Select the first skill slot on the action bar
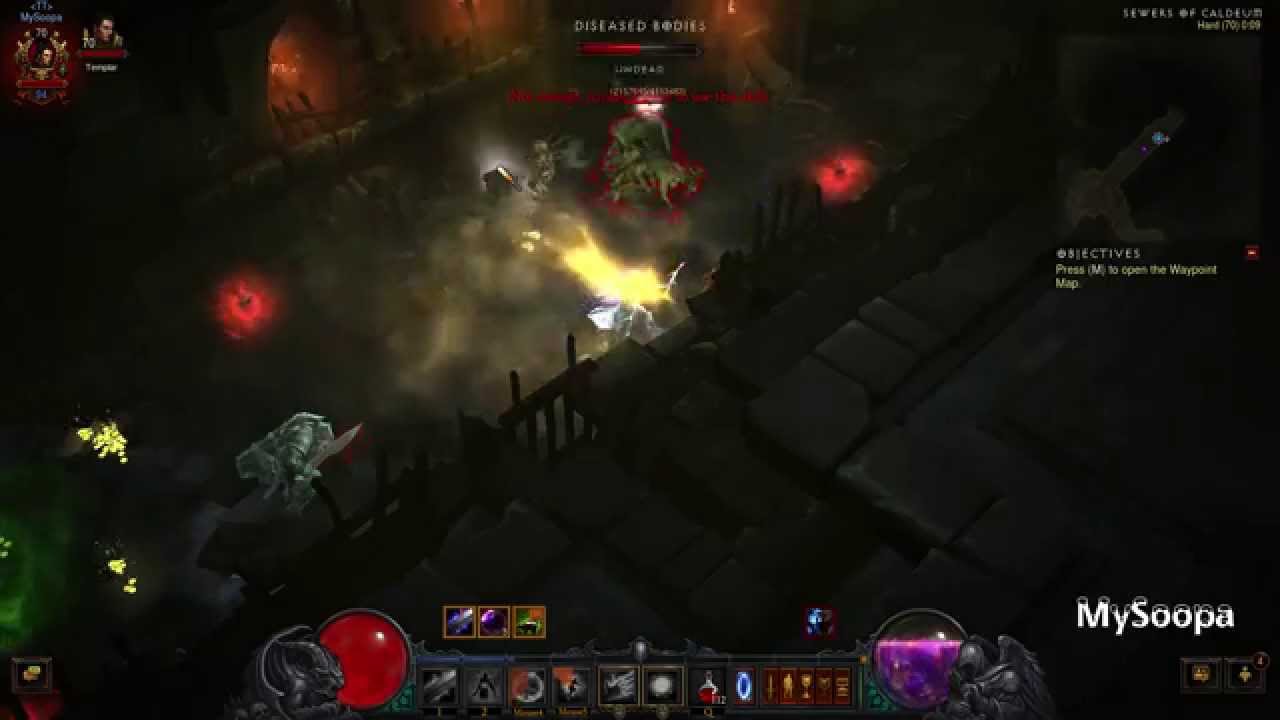Screen dimensions: 1280x720 pos(438,686)
